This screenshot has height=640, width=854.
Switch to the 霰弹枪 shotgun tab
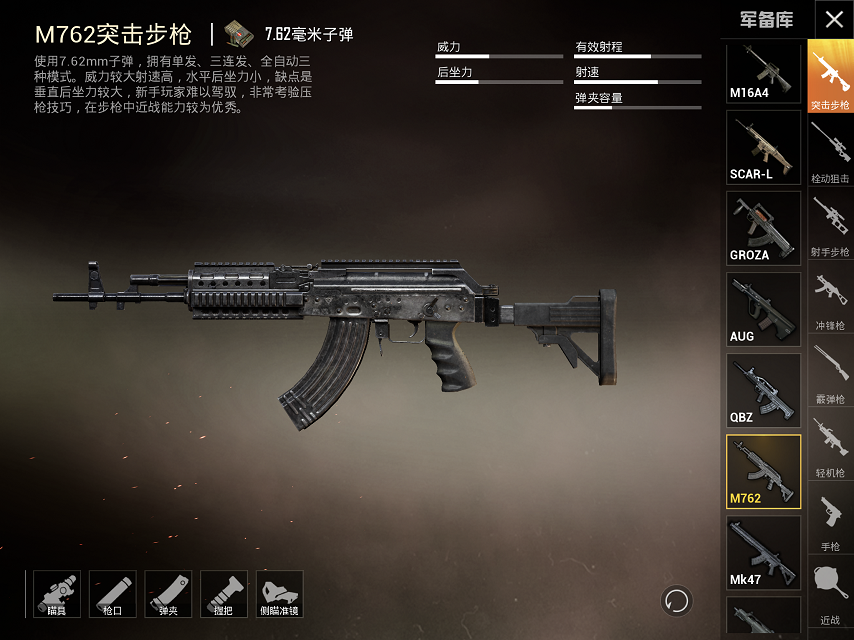830,373
